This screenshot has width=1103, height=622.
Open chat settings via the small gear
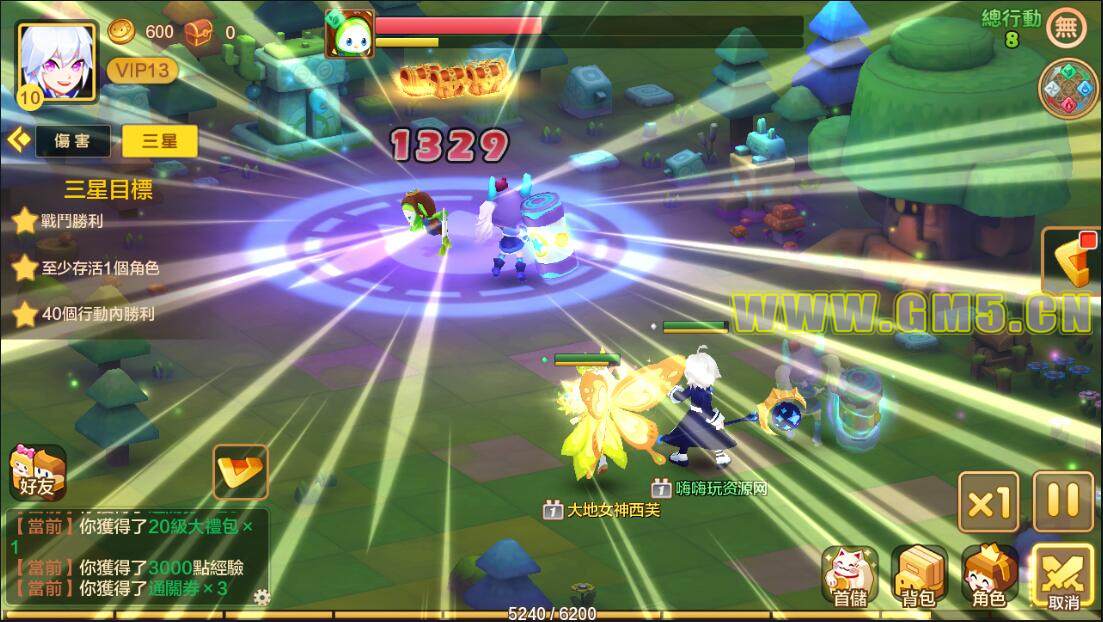coord(262,598)
